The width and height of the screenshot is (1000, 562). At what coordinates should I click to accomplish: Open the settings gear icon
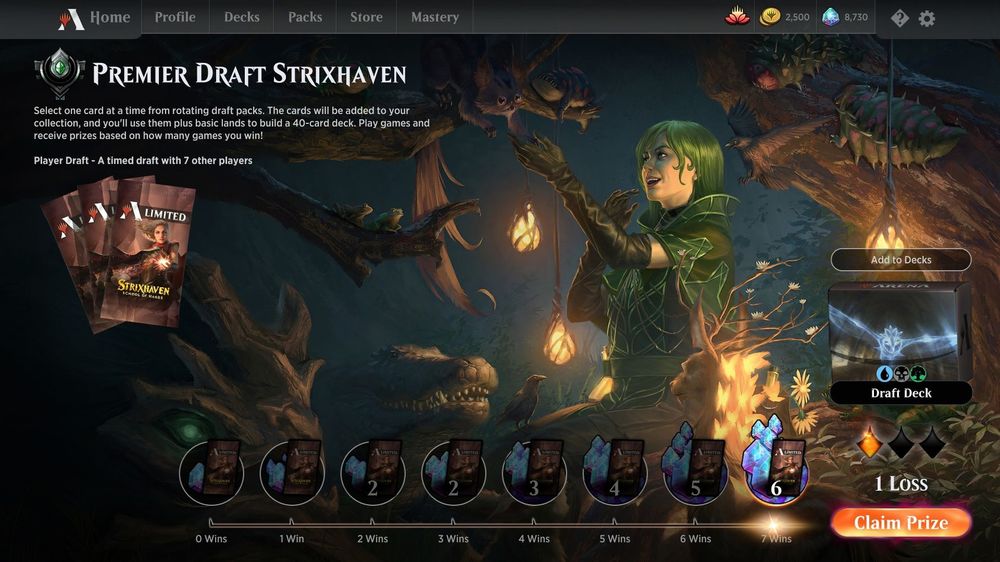pyautogui.click(x=927, y=18)
